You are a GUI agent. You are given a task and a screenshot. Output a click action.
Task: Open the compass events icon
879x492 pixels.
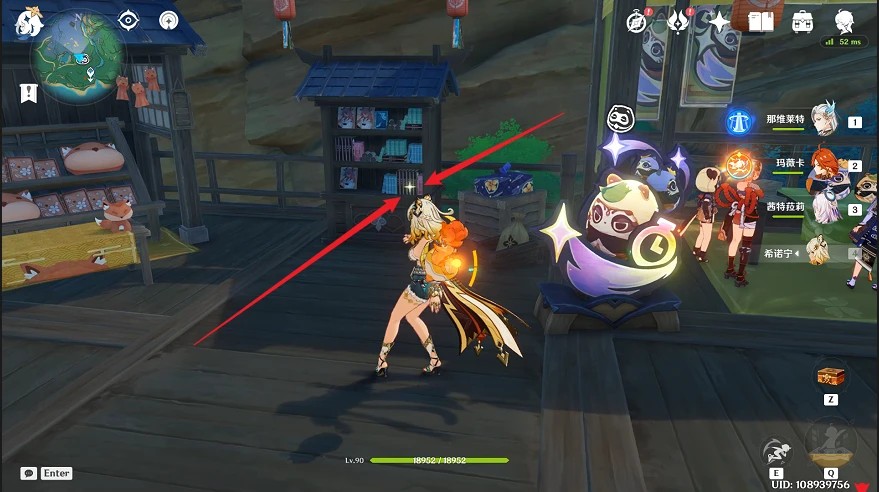point(637,20)
